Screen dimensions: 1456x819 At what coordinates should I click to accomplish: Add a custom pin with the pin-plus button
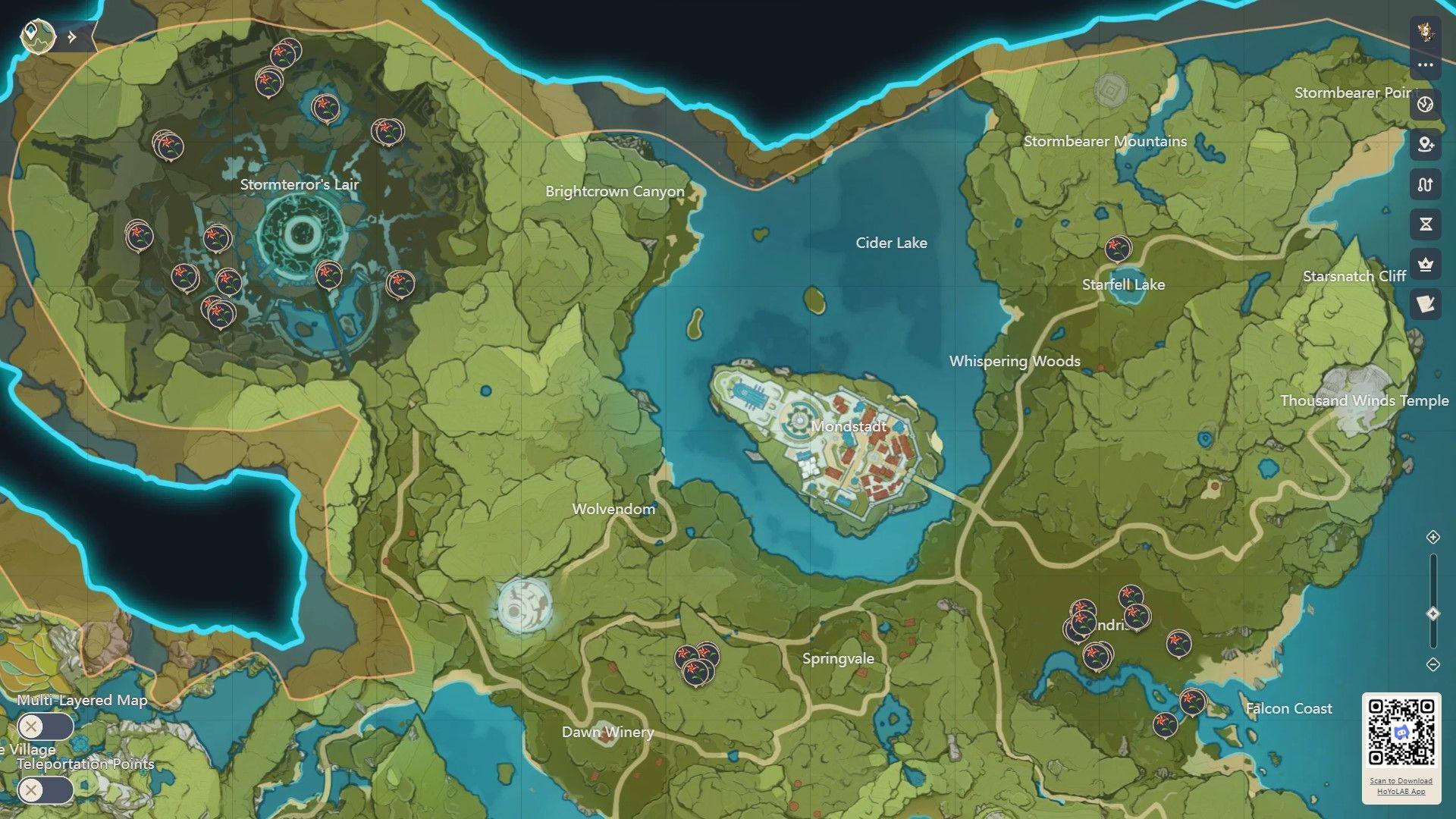[x=1426, y=144]
